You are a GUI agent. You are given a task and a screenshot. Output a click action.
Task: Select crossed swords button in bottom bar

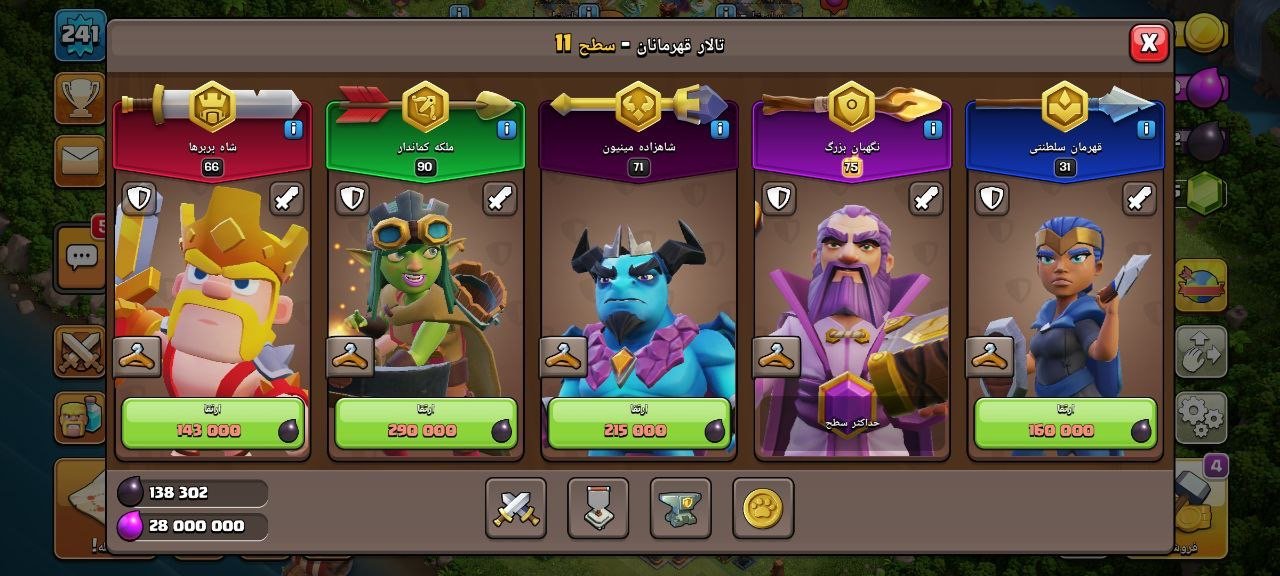516,509
